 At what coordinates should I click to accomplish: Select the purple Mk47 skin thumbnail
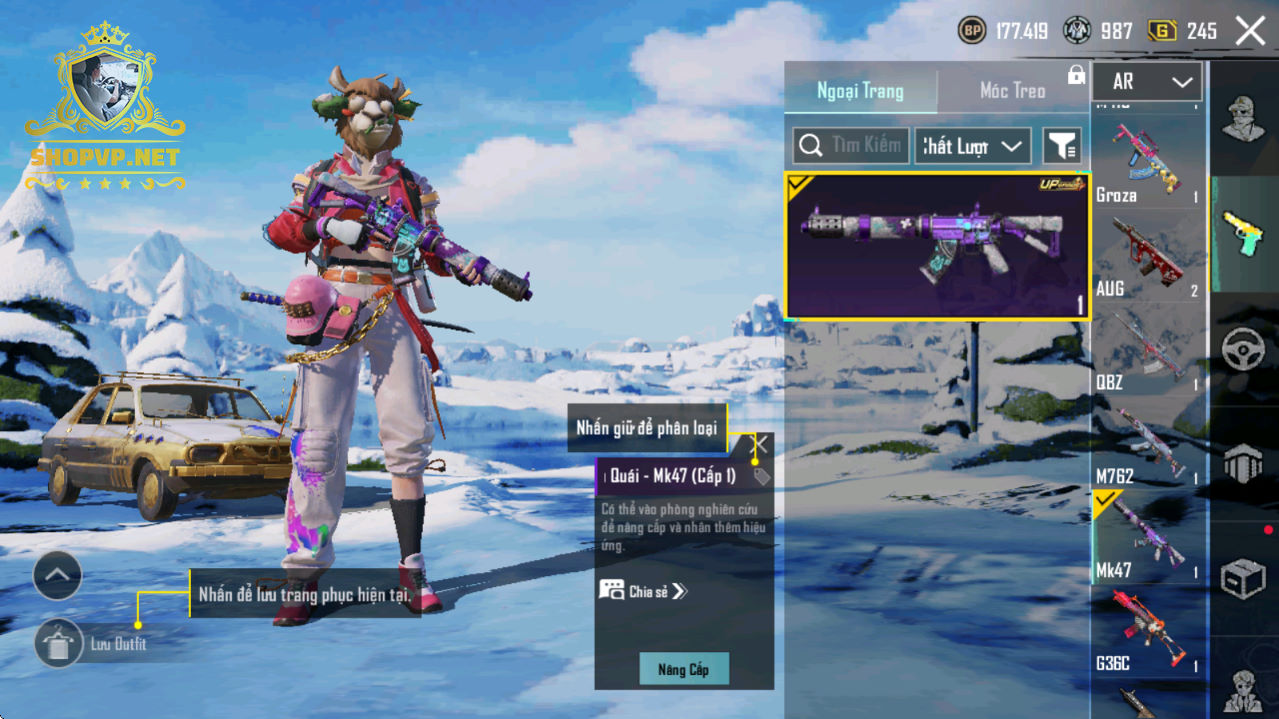937,246
